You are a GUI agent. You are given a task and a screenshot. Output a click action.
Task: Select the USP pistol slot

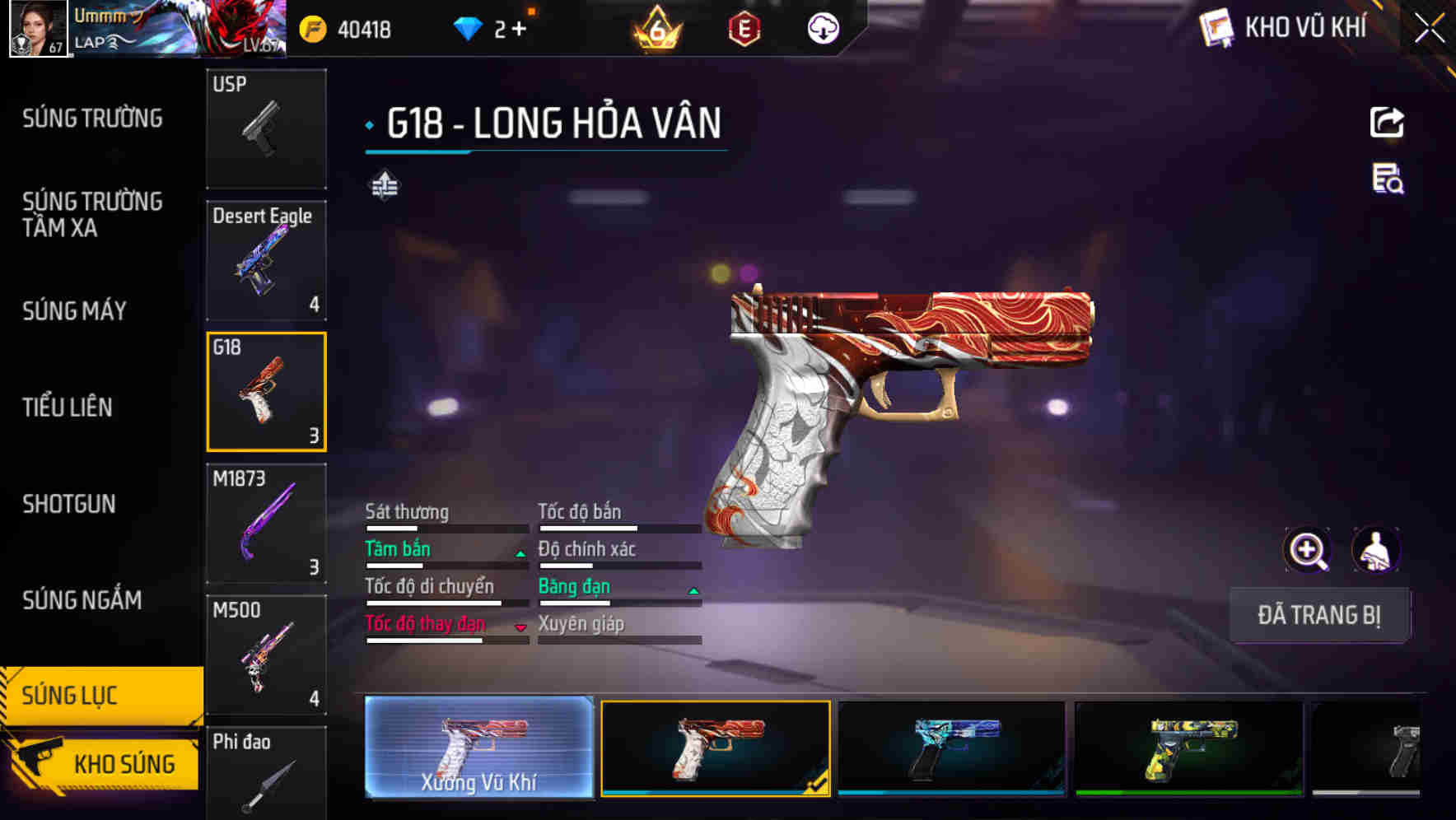[266, 128]
